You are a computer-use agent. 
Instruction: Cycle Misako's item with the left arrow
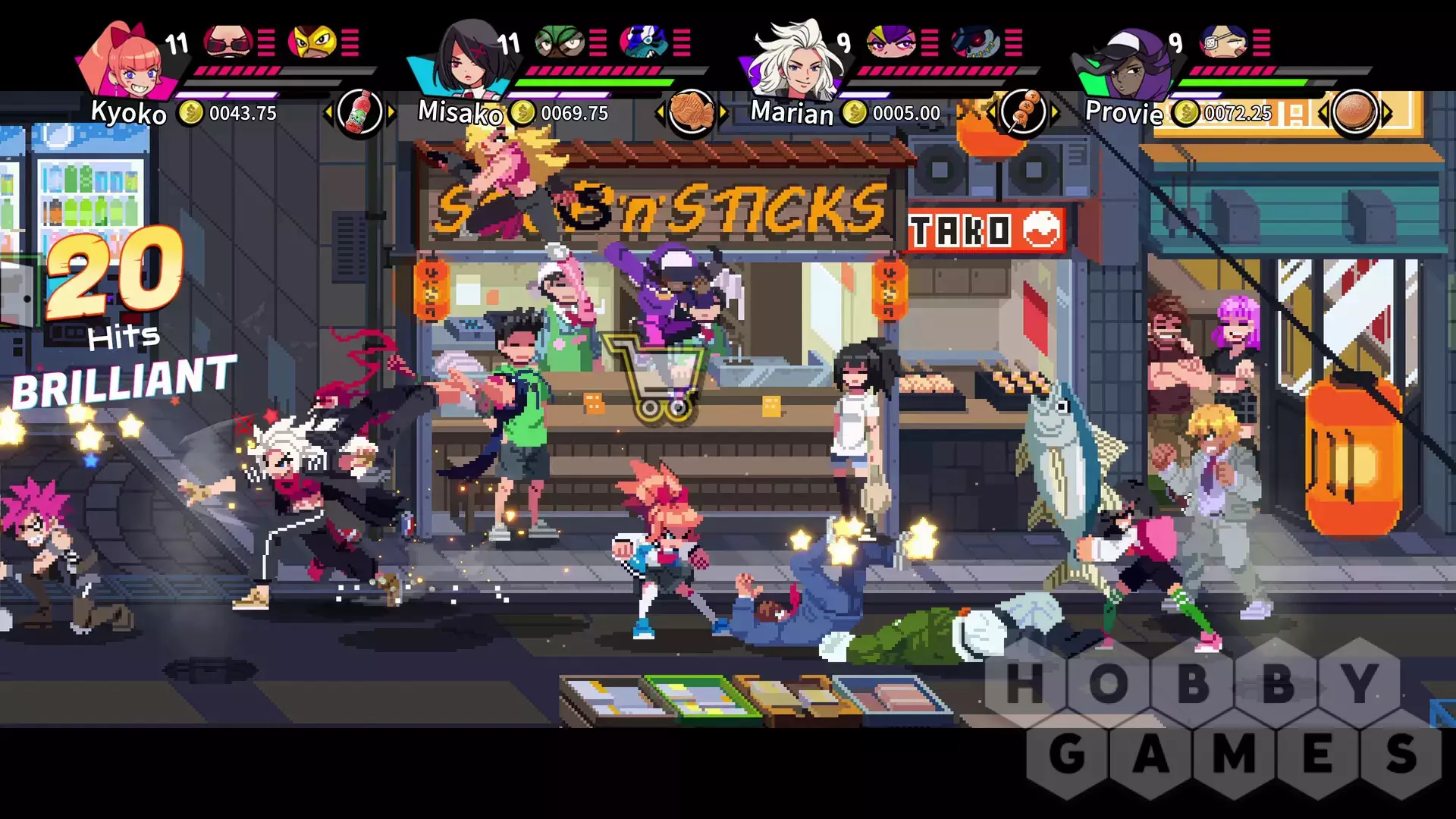pos(659,114)
